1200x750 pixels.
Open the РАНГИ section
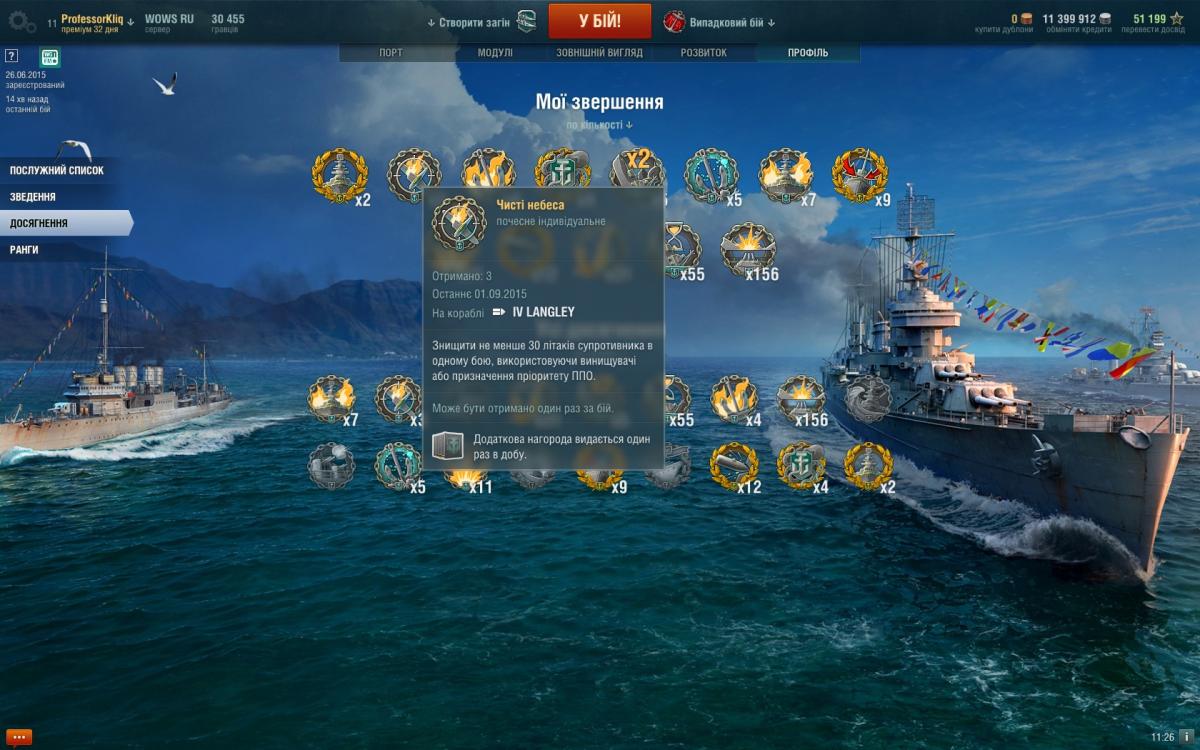coord(25,249)
